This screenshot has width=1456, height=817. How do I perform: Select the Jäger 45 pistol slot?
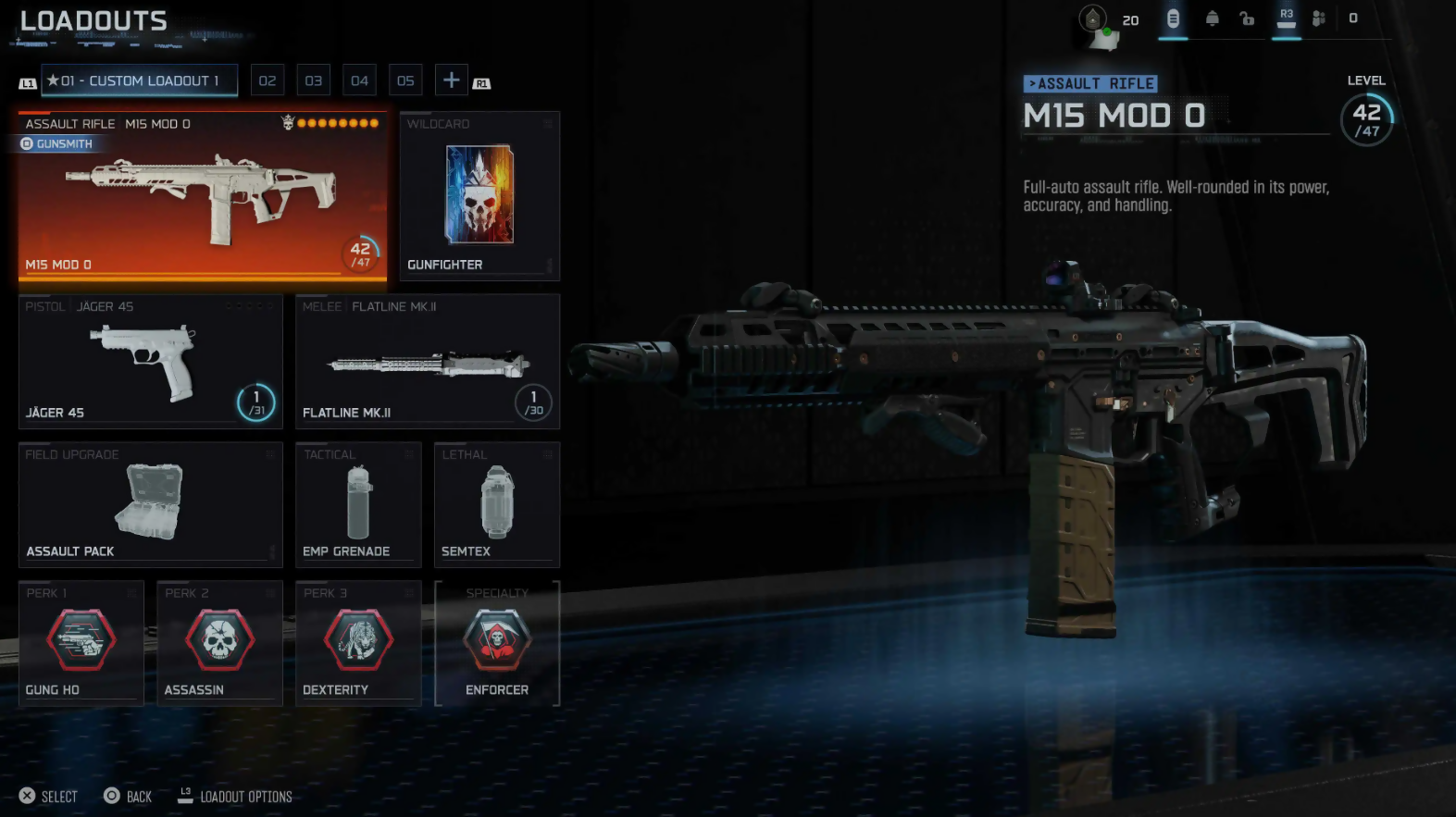(x=150, y=362)
